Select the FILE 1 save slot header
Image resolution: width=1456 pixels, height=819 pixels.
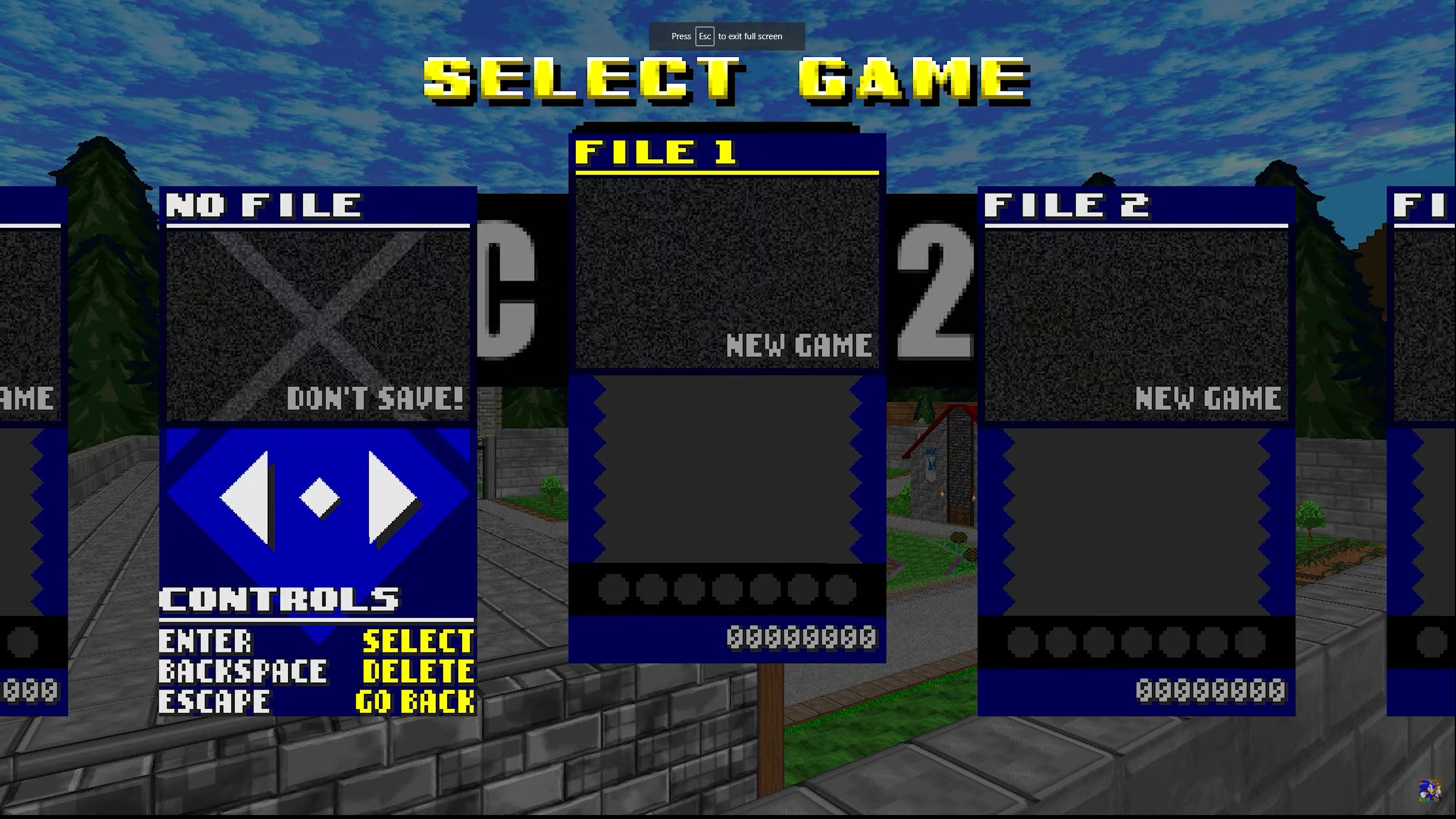[656, 152]
